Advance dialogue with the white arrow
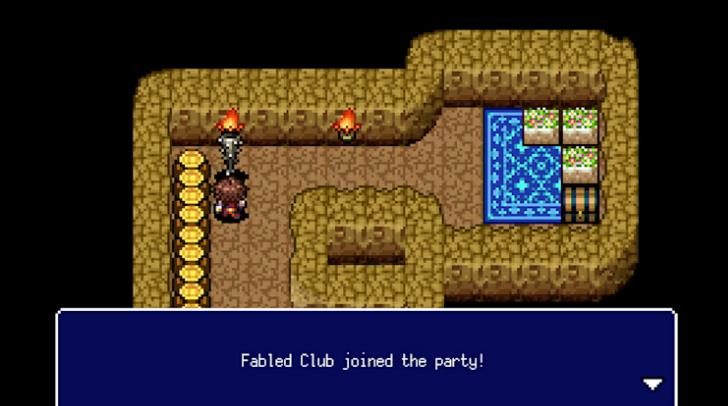The image size is (728, 406). point(652,384)
